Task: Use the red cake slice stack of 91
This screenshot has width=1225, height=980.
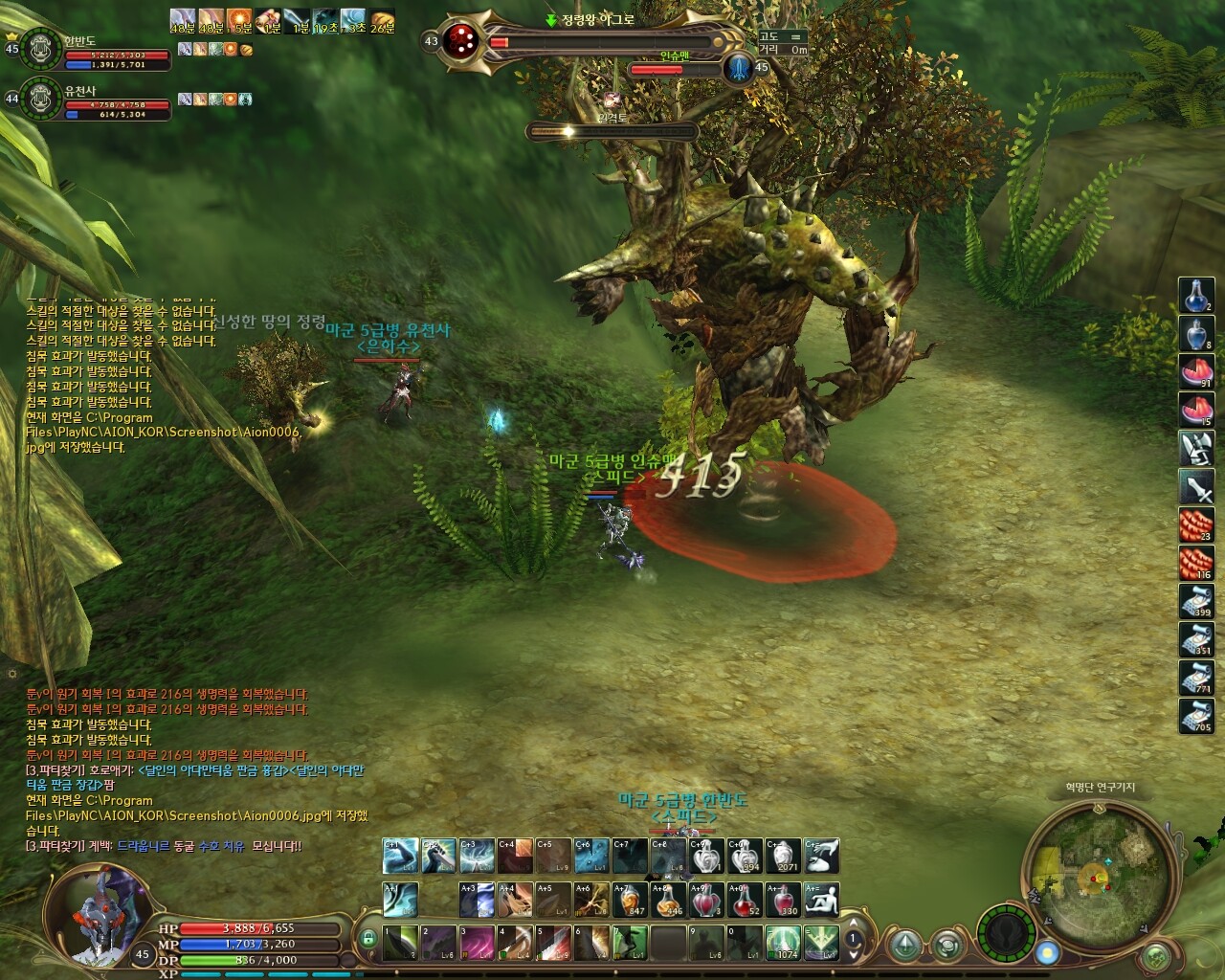Action: [1196, 372]
